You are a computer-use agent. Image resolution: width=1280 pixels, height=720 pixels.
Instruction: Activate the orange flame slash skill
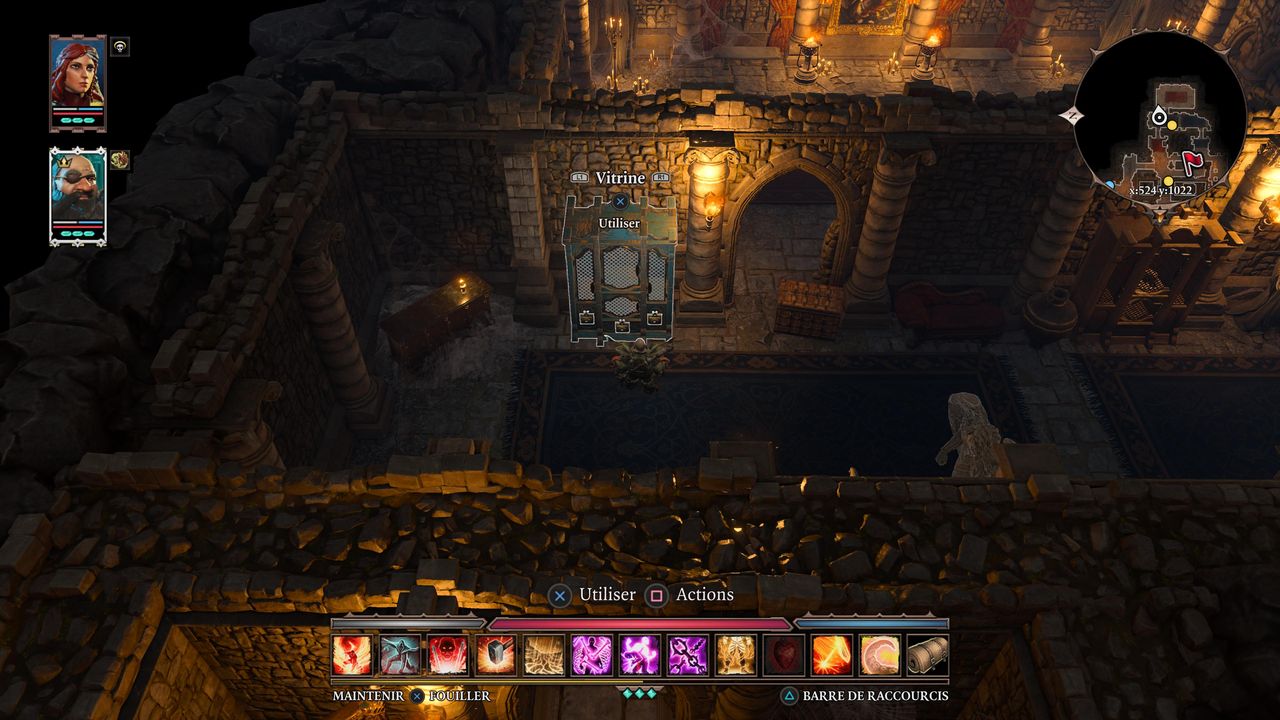[x=832, y=655]
